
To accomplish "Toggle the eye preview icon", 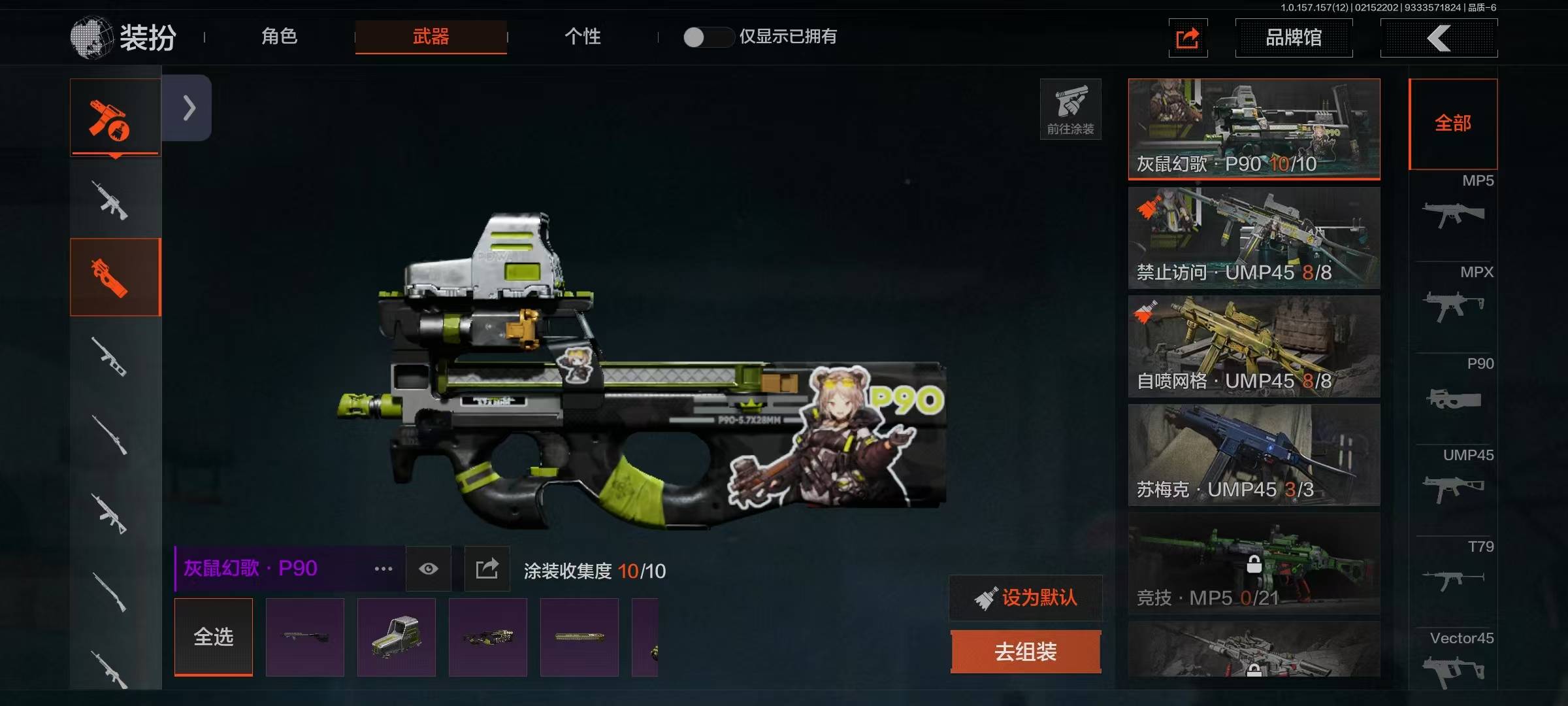I will [x=429, y=569].
